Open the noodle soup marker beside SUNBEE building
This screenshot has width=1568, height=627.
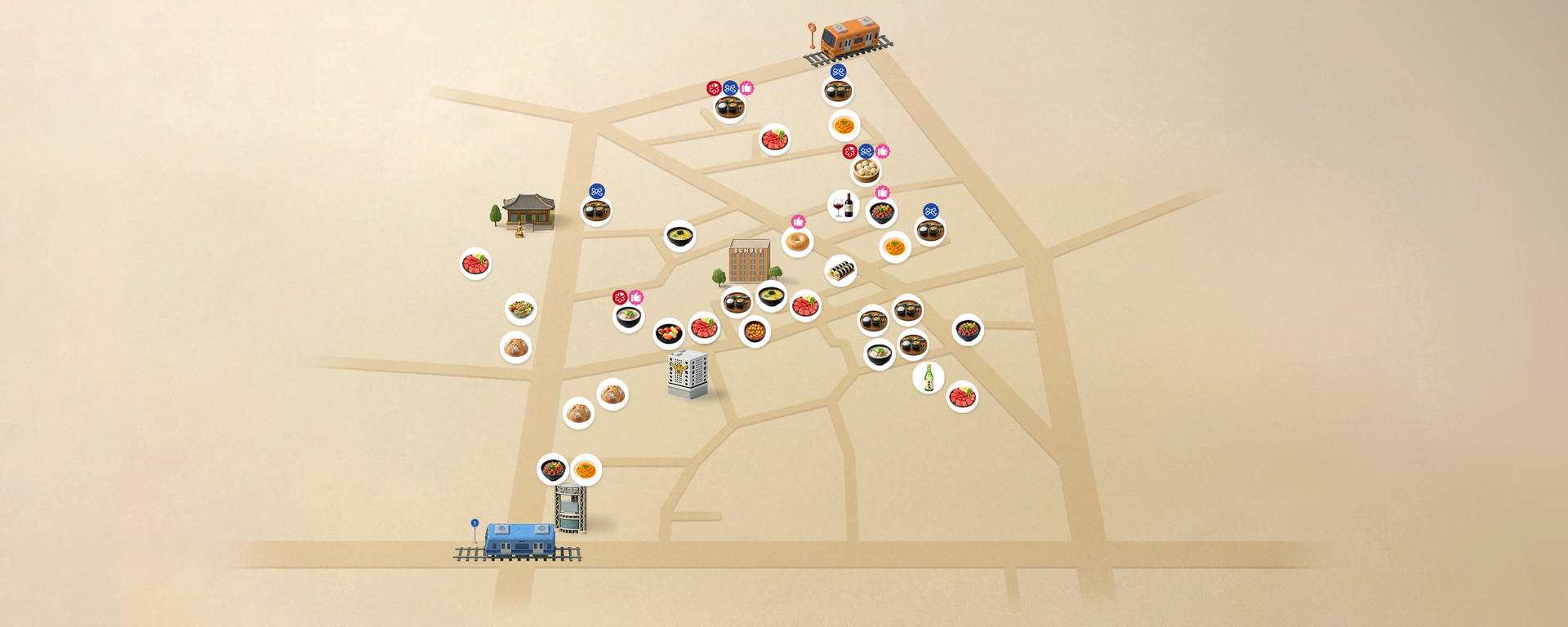click(x=771, y=295)
